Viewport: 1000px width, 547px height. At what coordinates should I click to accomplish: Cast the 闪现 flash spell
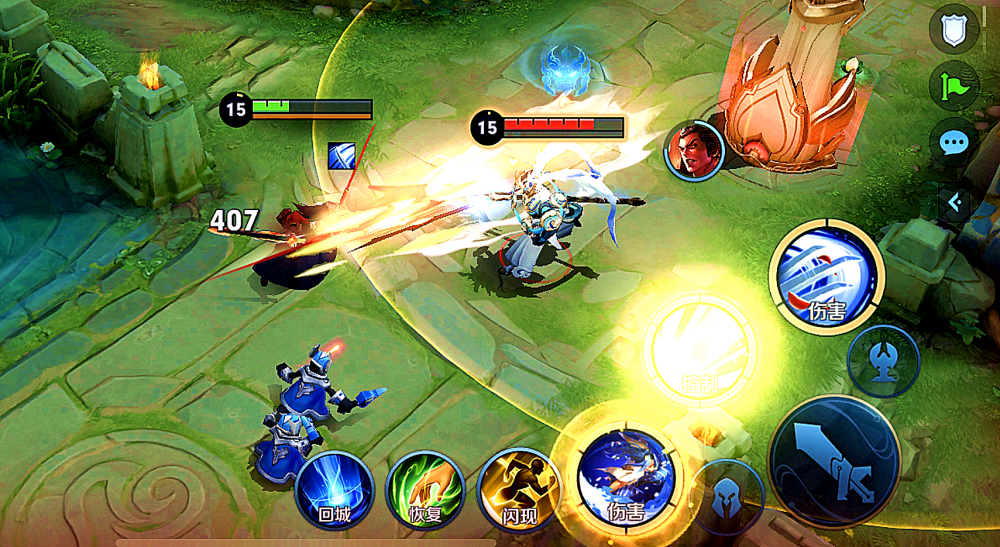(517, 493)
